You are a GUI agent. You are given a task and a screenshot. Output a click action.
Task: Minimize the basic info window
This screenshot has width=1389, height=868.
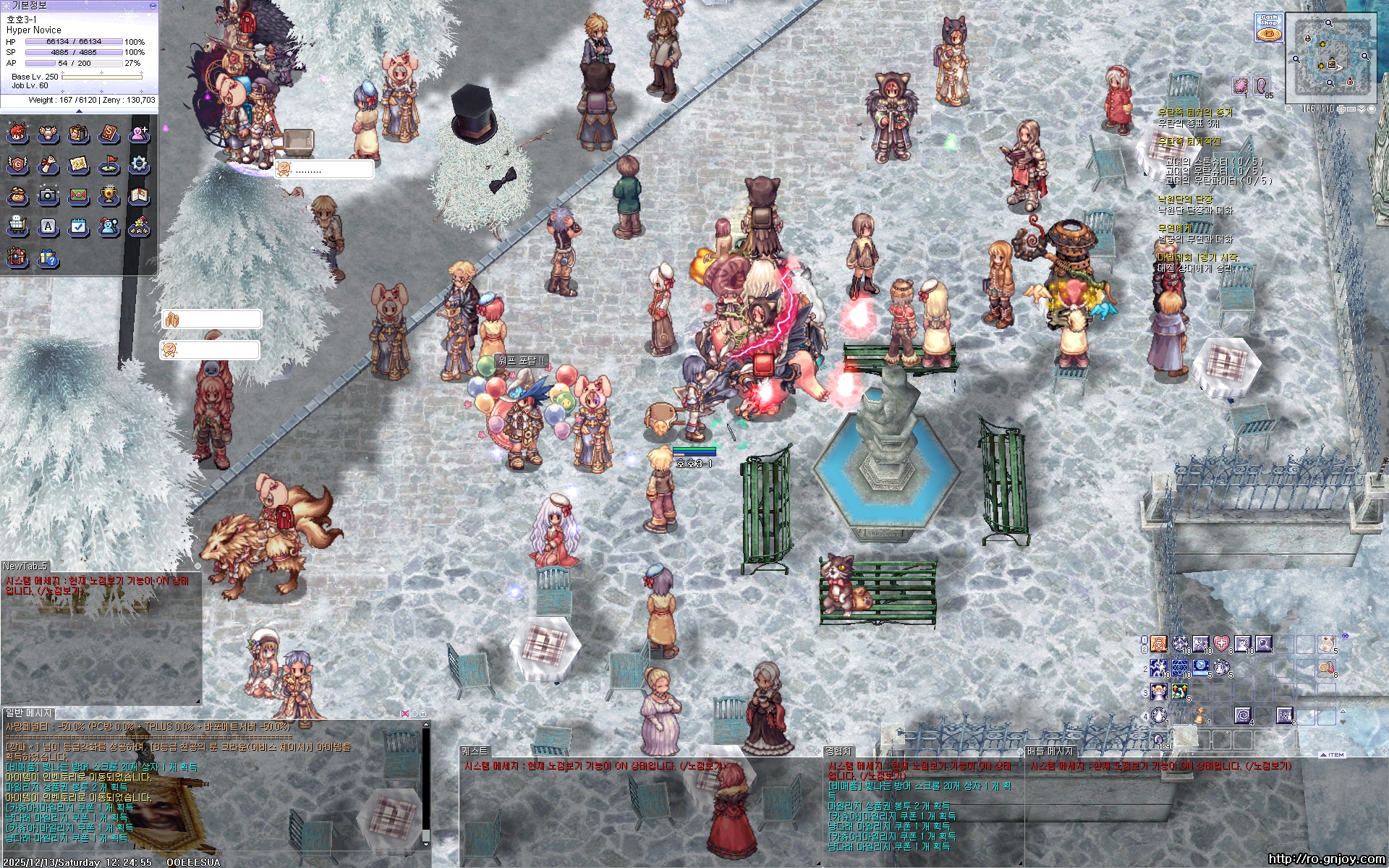(x=153, y=5)
